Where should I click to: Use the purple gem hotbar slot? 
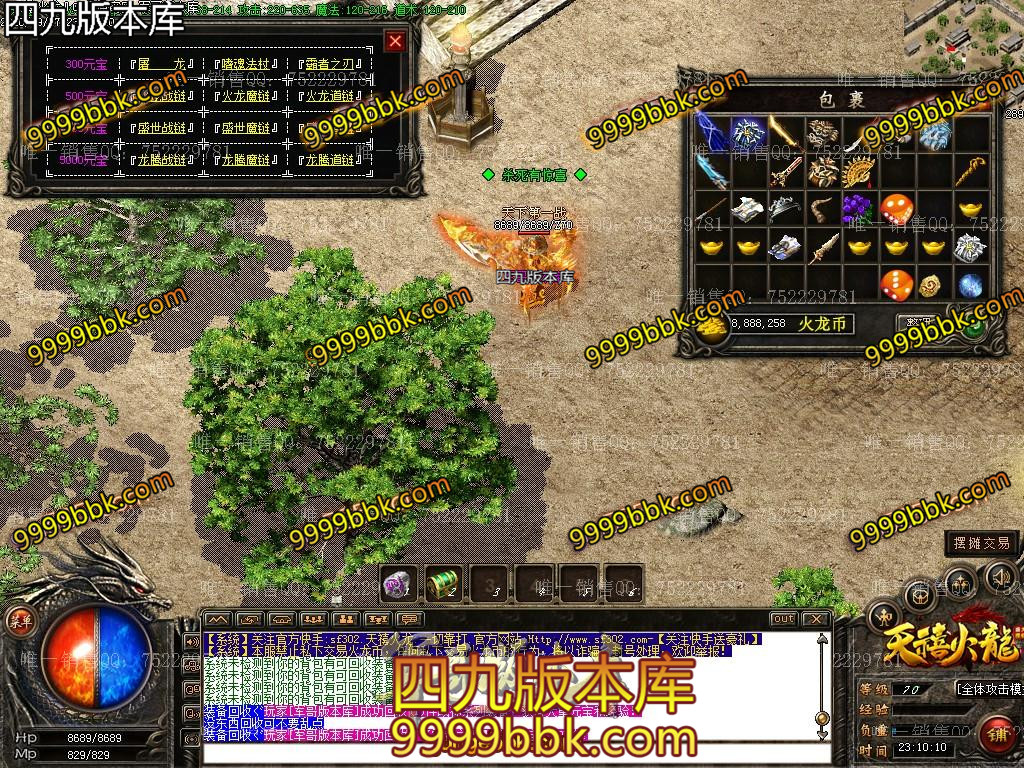pos(400,583)
